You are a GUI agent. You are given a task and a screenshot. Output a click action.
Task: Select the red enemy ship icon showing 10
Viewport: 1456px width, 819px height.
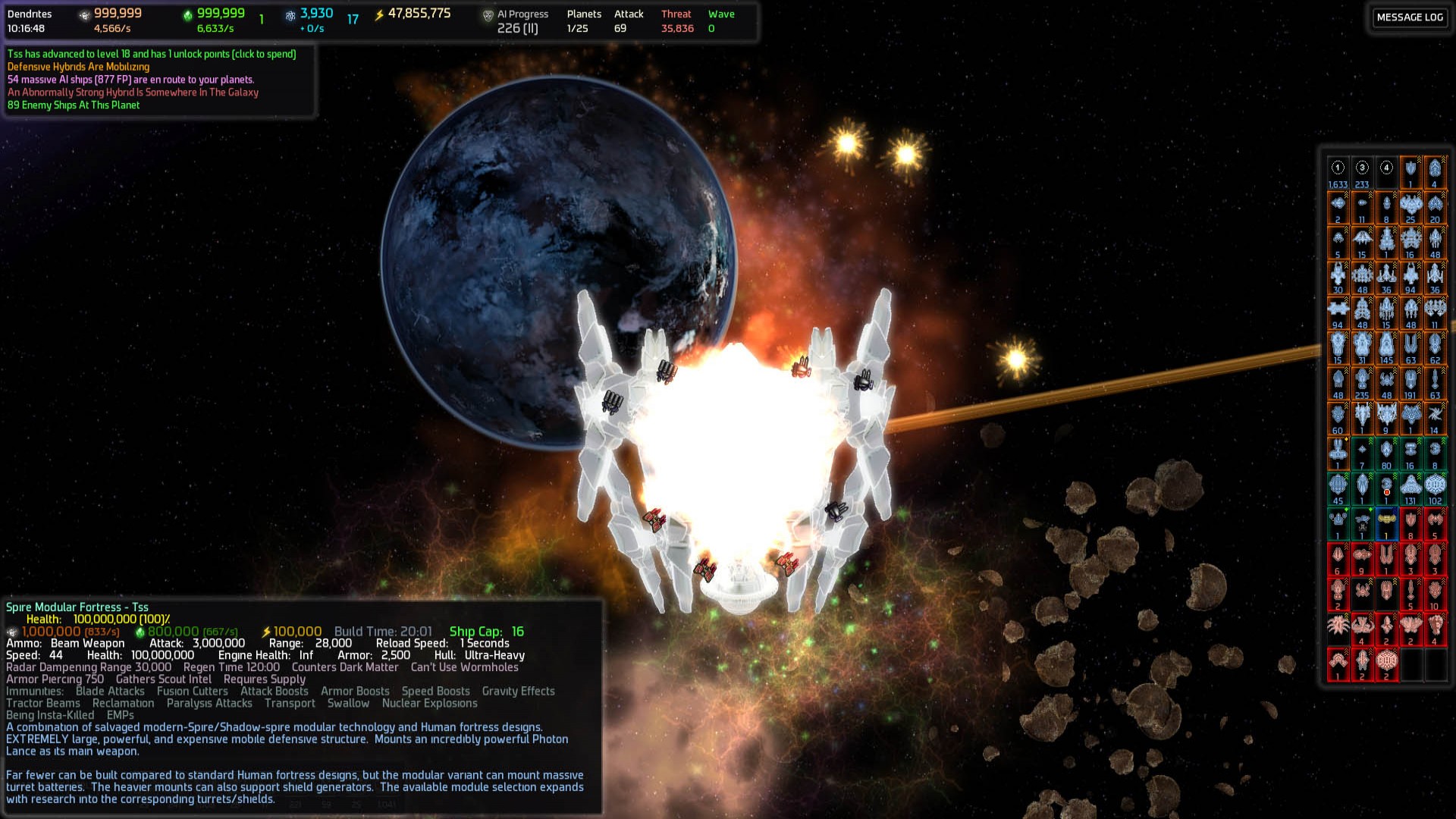click(x=1434, y=591)
